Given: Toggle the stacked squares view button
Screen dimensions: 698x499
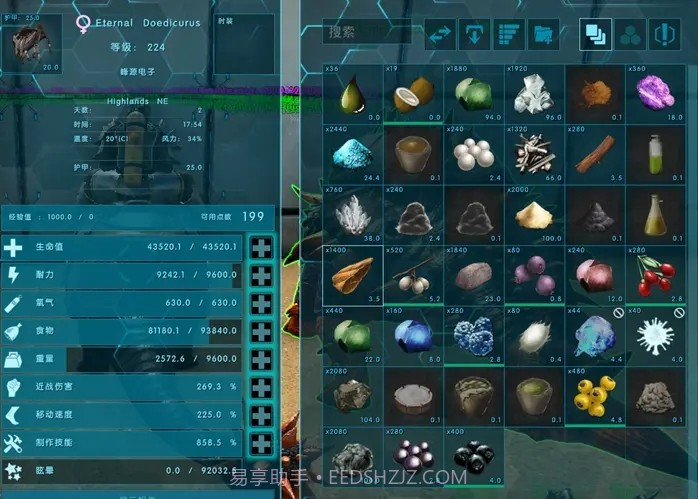Looking at the screenshot, I should pyautogui.click(x=596, y=35).
